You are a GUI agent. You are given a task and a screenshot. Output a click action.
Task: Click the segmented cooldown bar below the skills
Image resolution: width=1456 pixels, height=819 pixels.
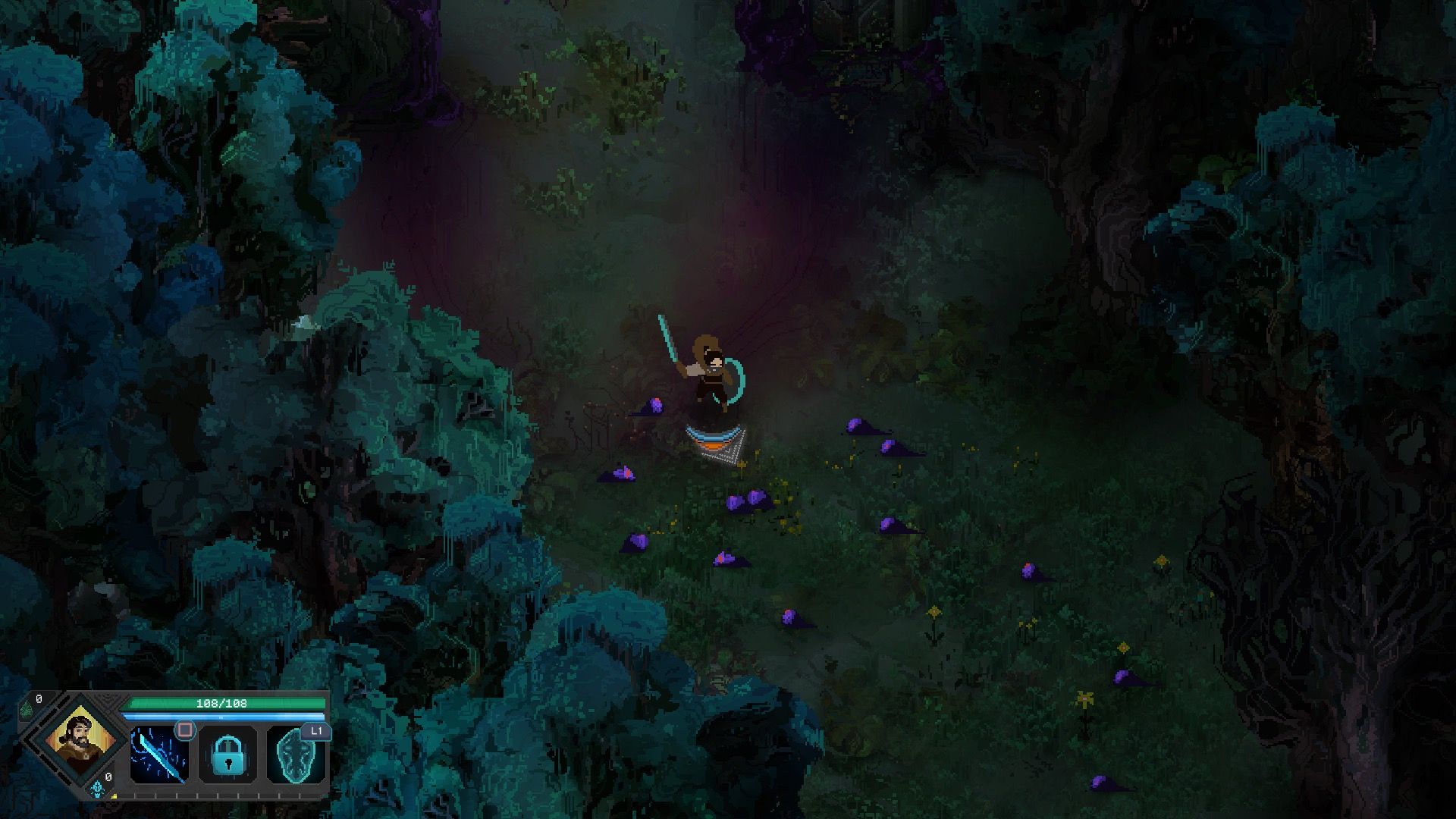[x=220, y=795]
